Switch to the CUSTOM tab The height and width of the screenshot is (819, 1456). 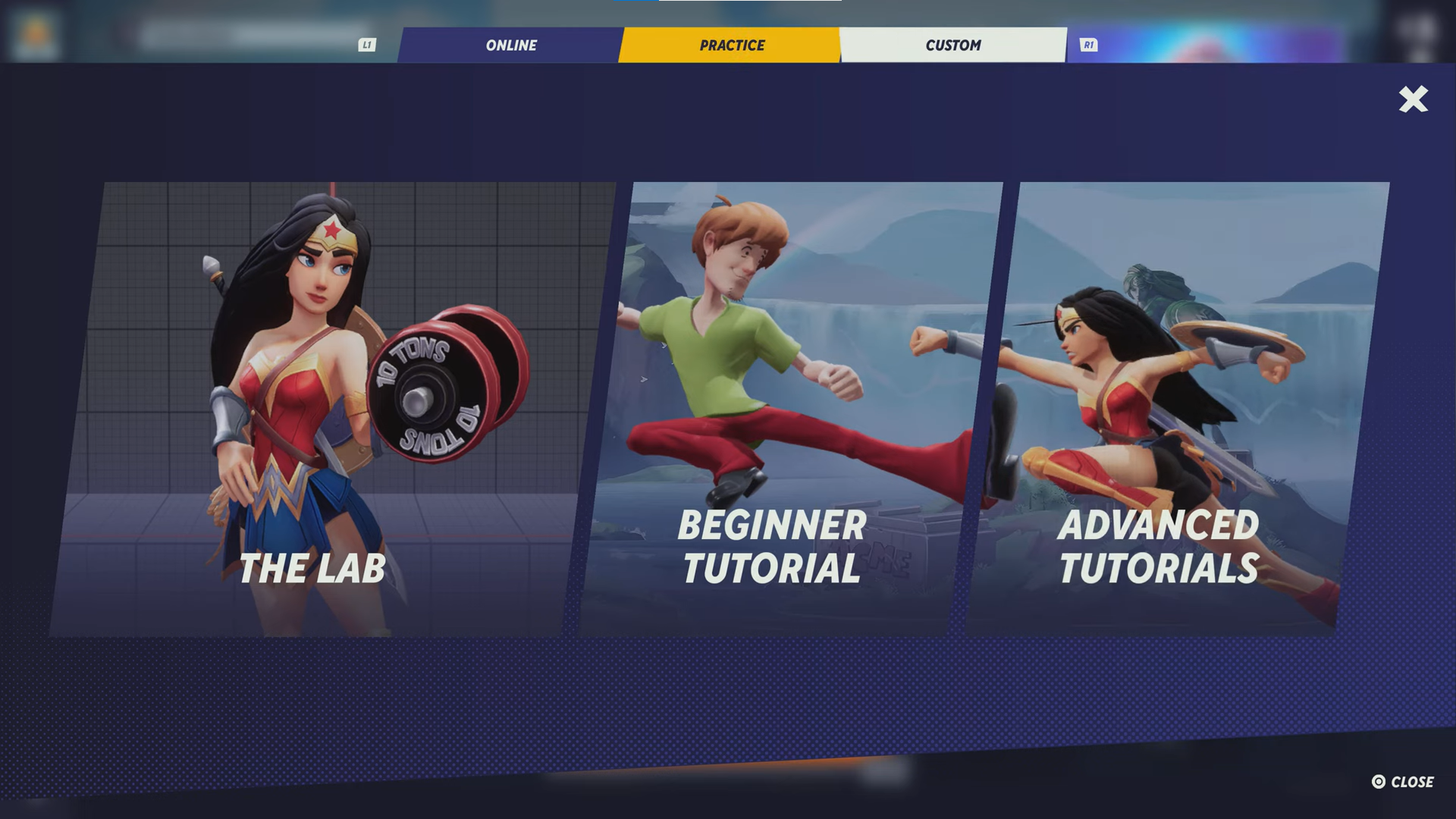click(952, 45)
